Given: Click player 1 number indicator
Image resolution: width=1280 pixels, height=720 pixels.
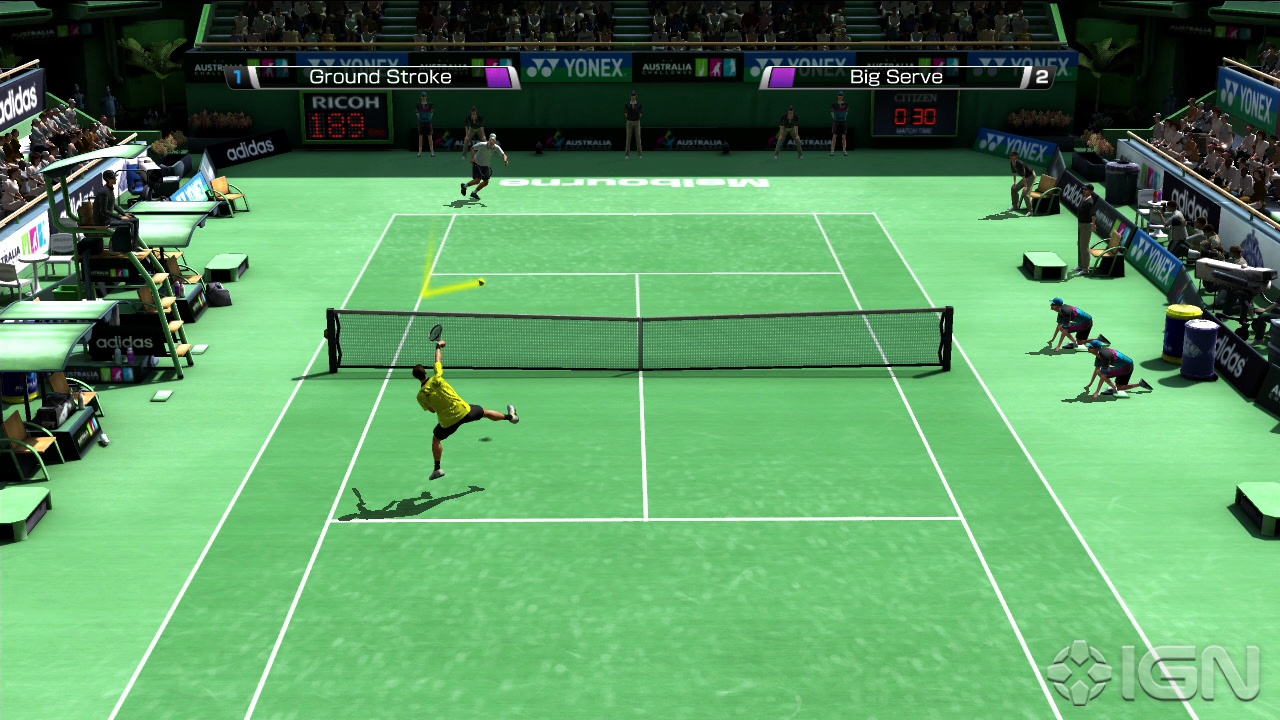Looking at the screenshot, I should (x=237, y=73).
